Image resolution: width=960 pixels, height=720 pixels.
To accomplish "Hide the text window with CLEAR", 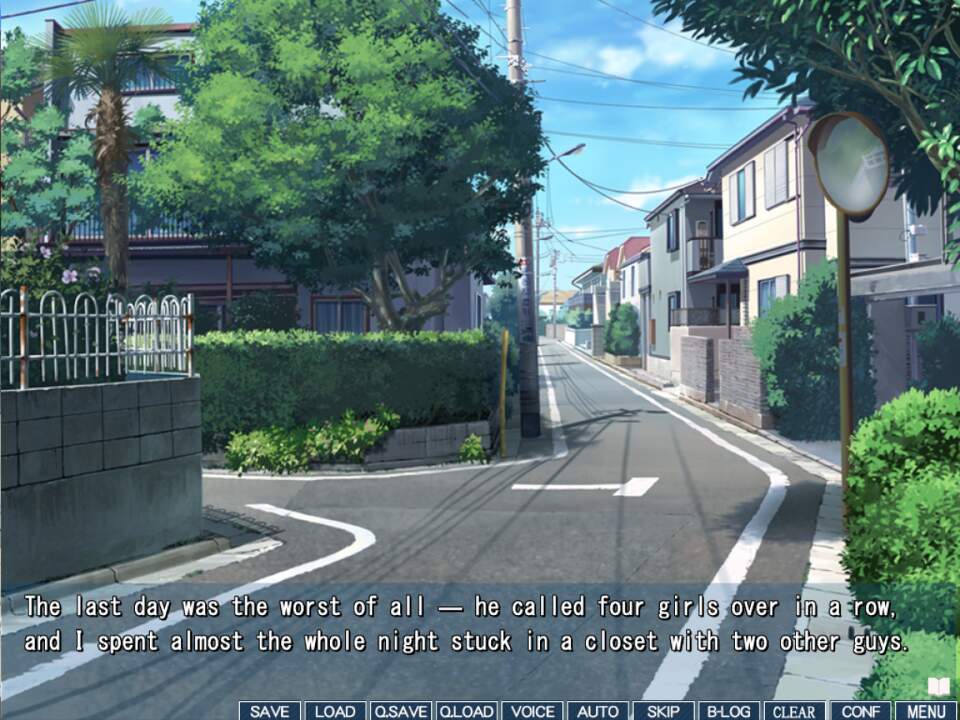I will click(x=795, y=711).
